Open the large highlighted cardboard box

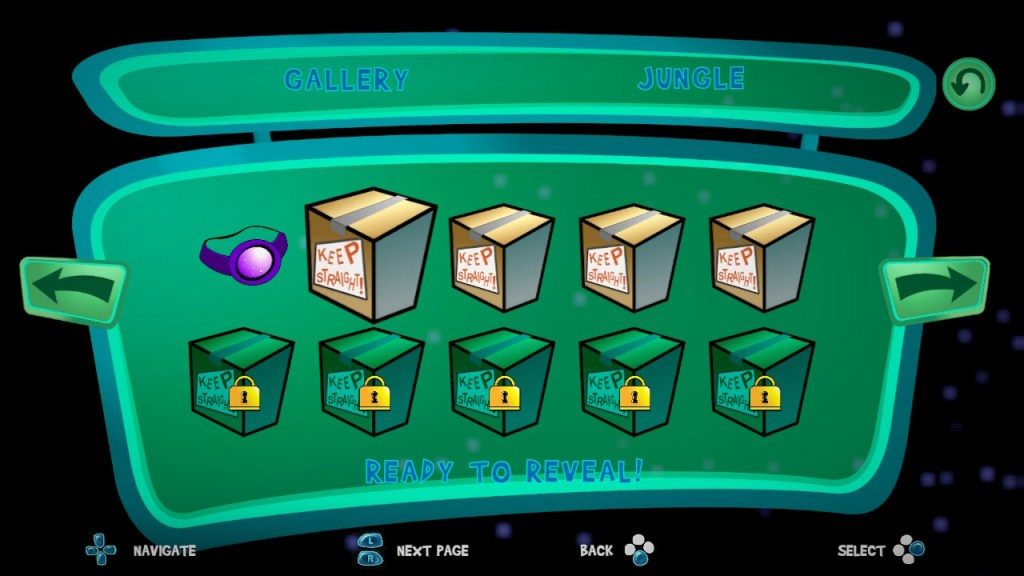coord(370,253)
